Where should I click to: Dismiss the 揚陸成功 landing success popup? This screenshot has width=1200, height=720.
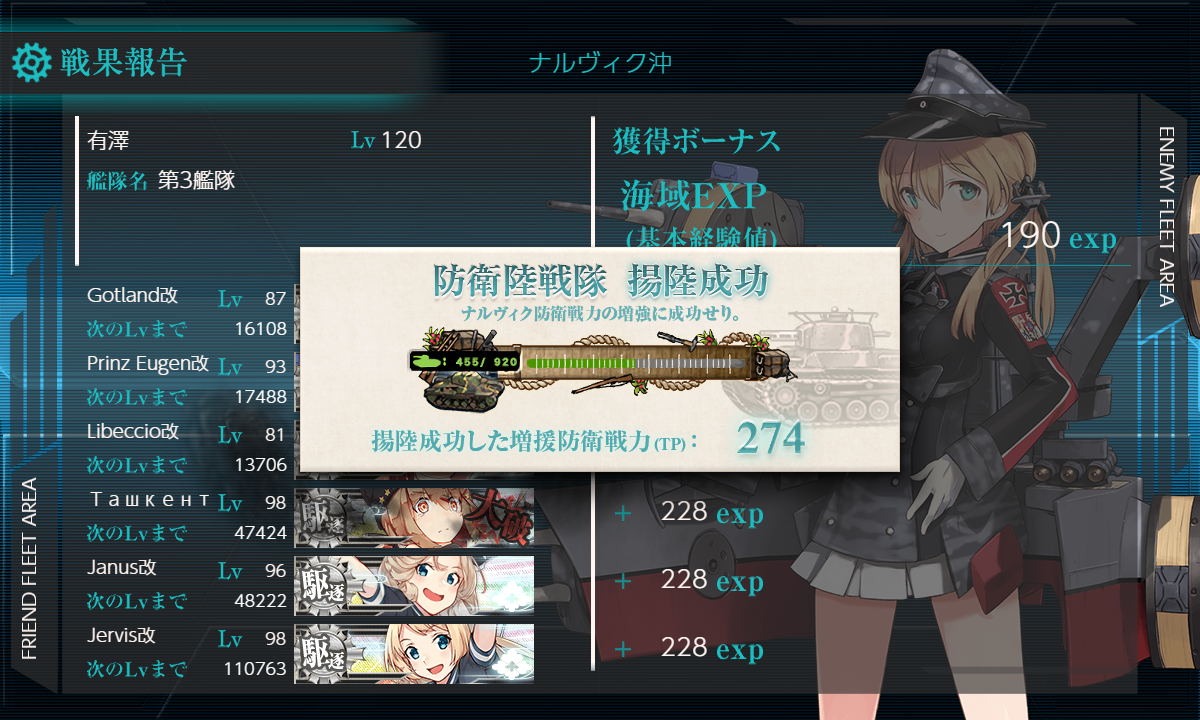point(599,359)
